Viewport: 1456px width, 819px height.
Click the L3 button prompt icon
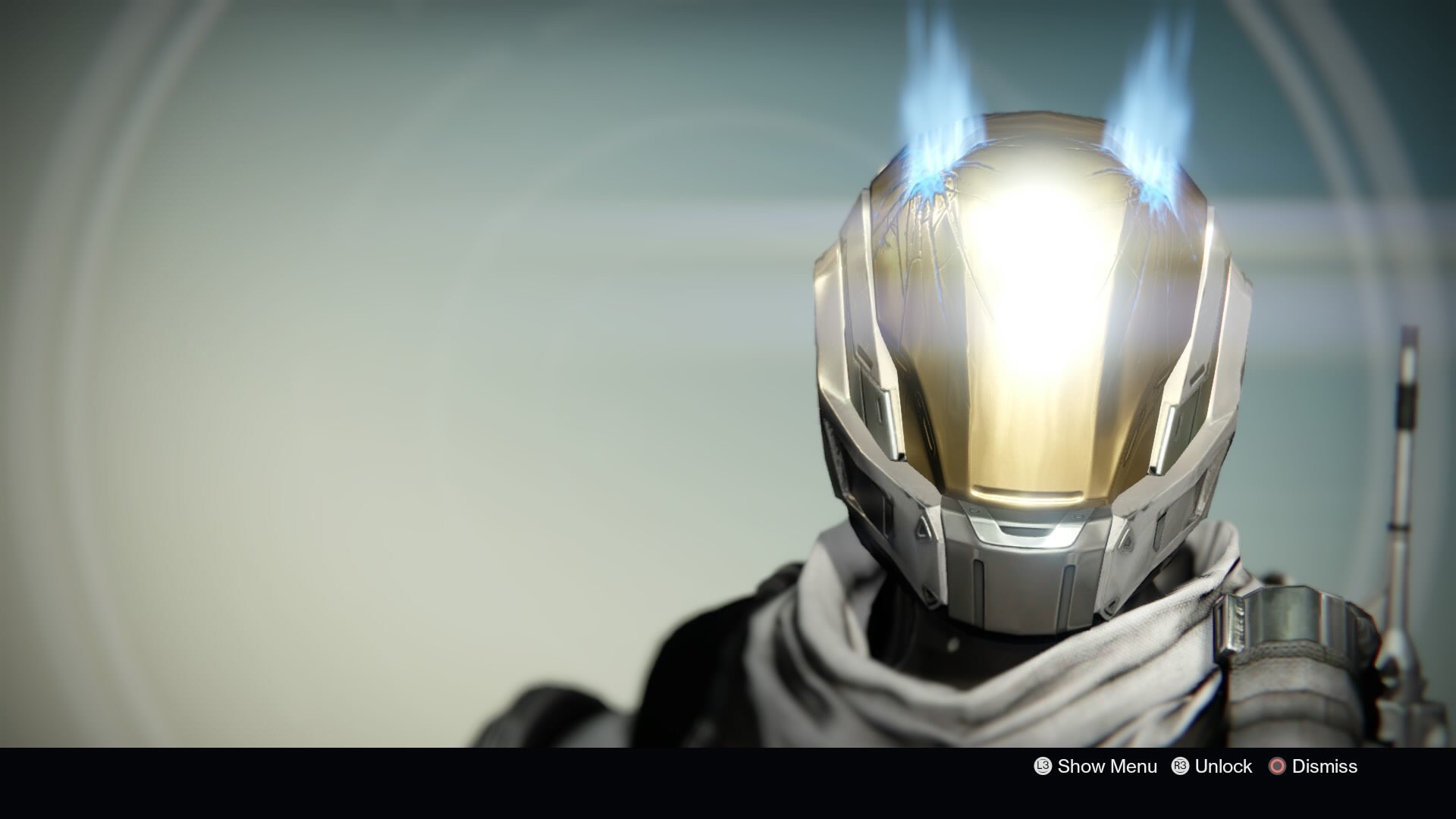[1041, 767]
